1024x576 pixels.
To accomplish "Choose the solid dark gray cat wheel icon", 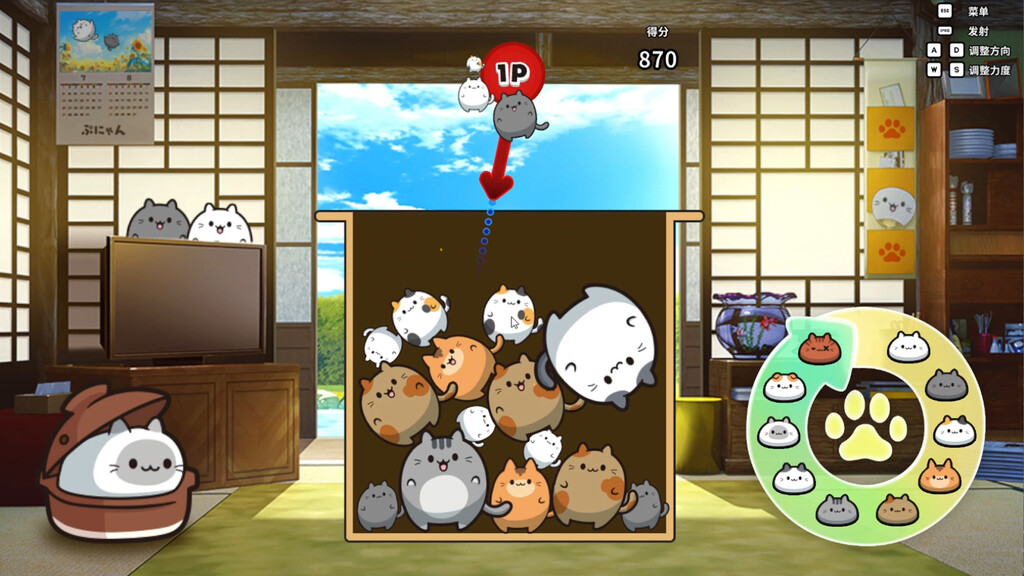I will point(945,384).
